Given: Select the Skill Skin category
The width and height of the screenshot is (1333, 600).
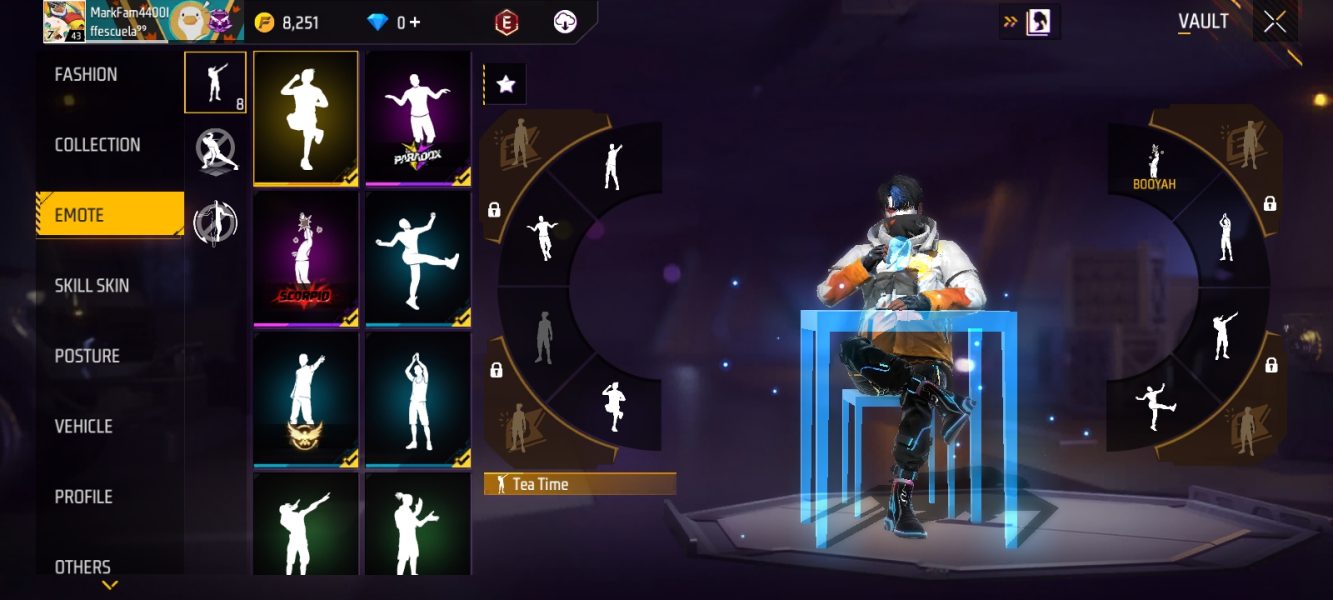Looking at the screenshot, I should pyautogui.click(x=92, y=286).
